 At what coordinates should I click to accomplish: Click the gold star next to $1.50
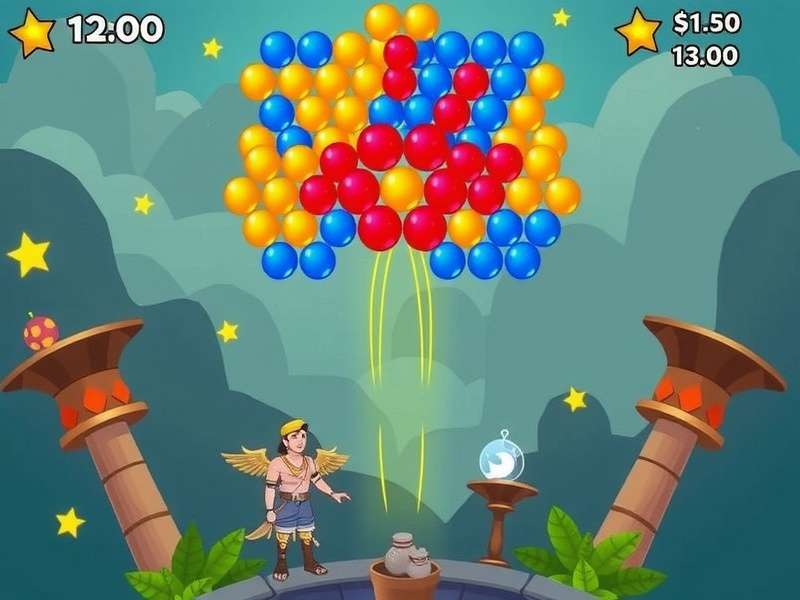point(638,33)
